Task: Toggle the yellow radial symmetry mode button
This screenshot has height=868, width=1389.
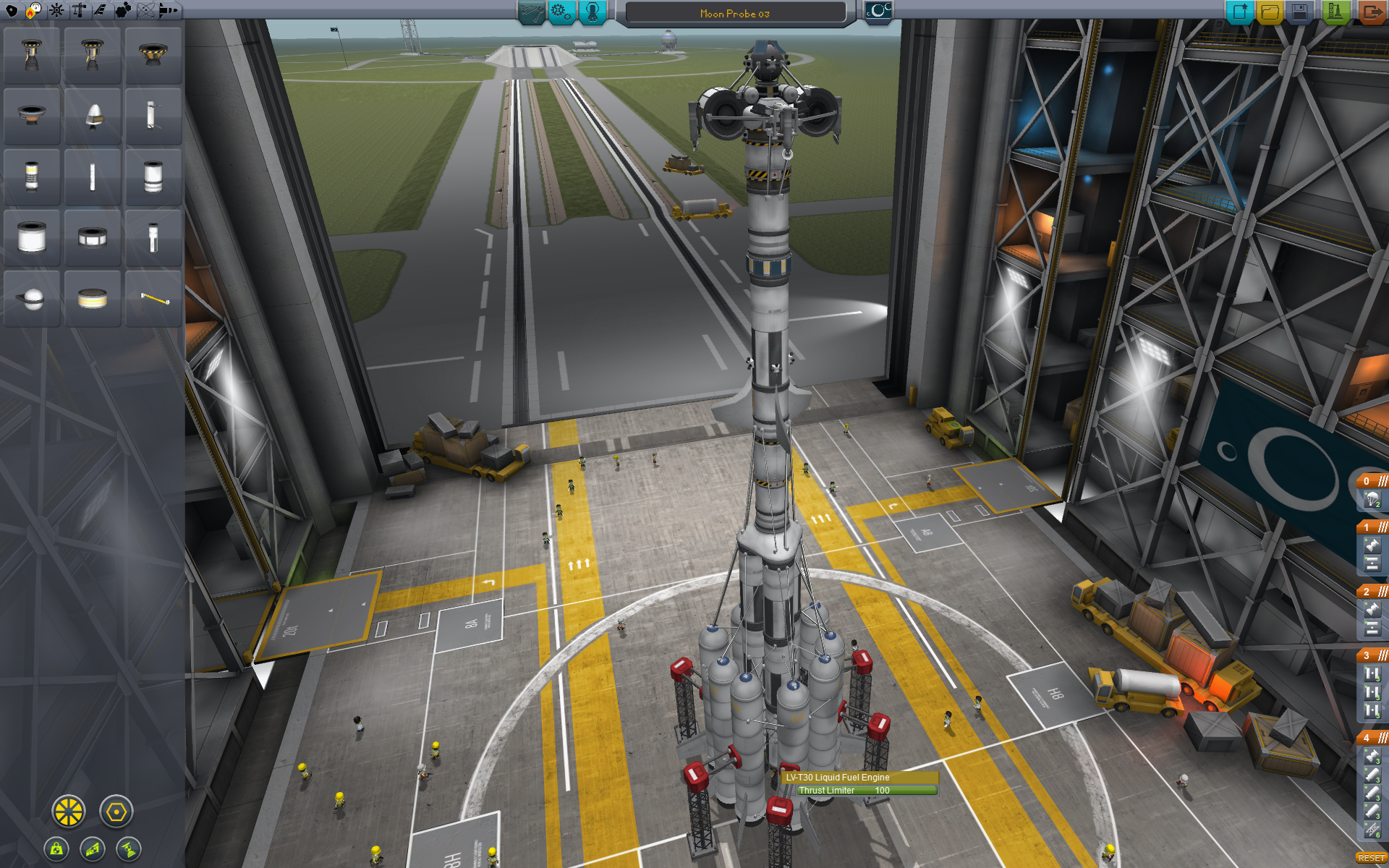Action: (69, 812)
